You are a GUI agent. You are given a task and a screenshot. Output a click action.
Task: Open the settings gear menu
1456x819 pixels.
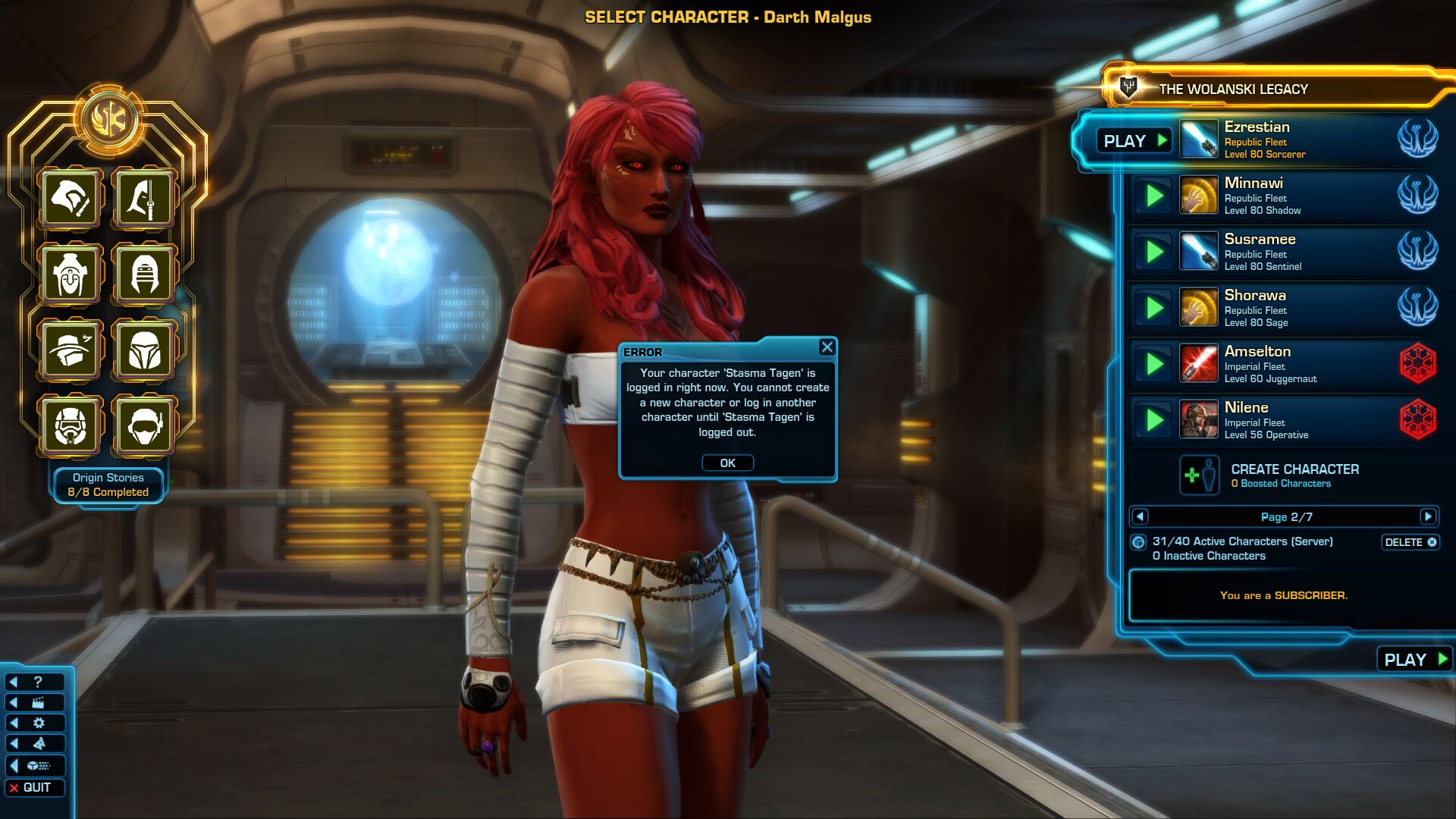(x=35, y=723)
